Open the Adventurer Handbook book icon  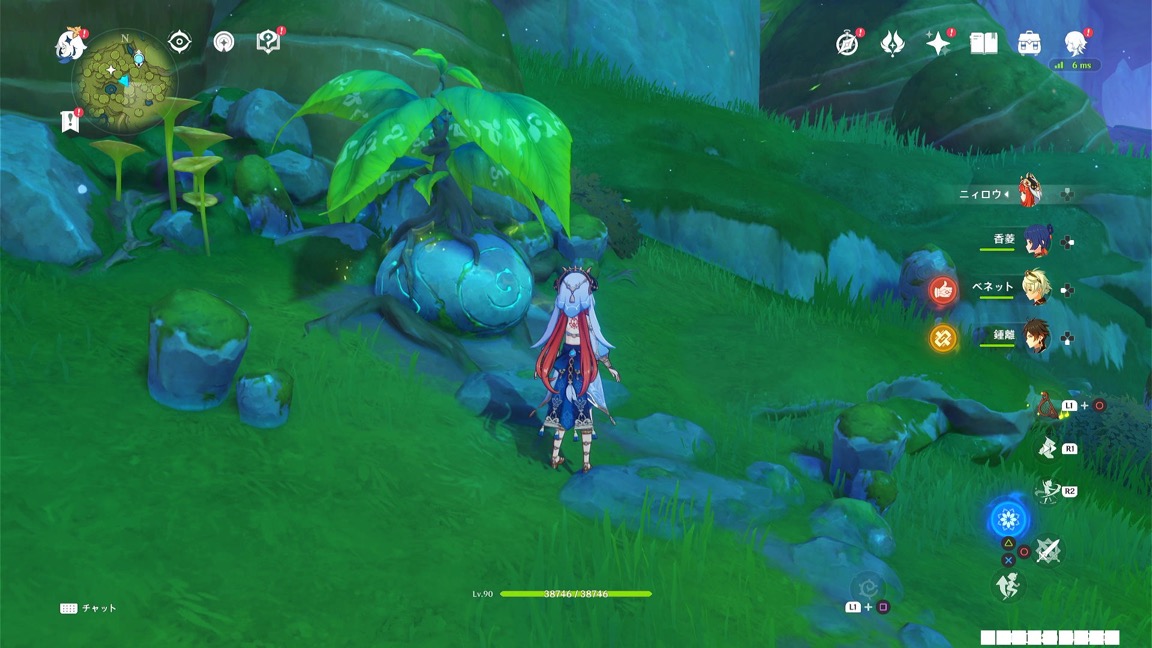pos(984,43)
